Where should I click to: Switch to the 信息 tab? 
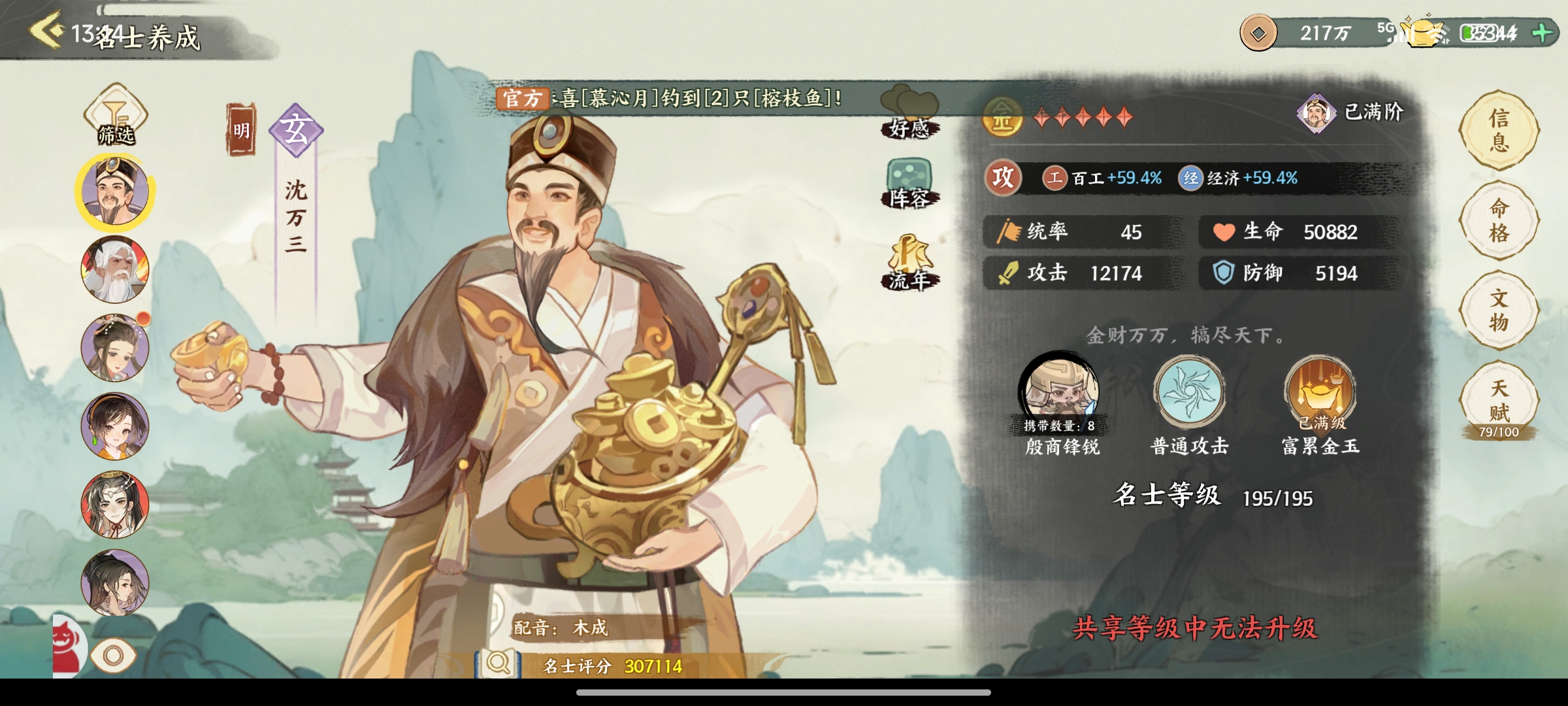coord(1499,130)
